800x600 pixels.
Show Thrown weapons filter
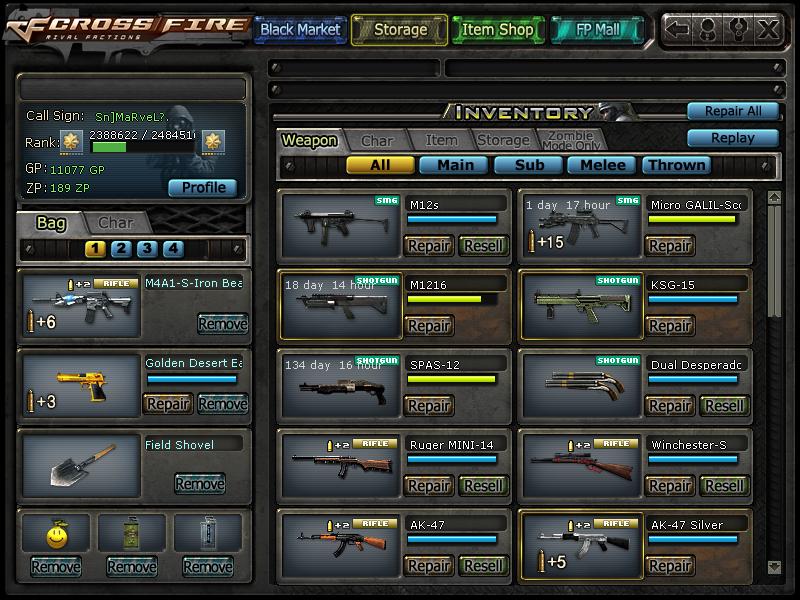pyautogui.click(x=677, y=165)
